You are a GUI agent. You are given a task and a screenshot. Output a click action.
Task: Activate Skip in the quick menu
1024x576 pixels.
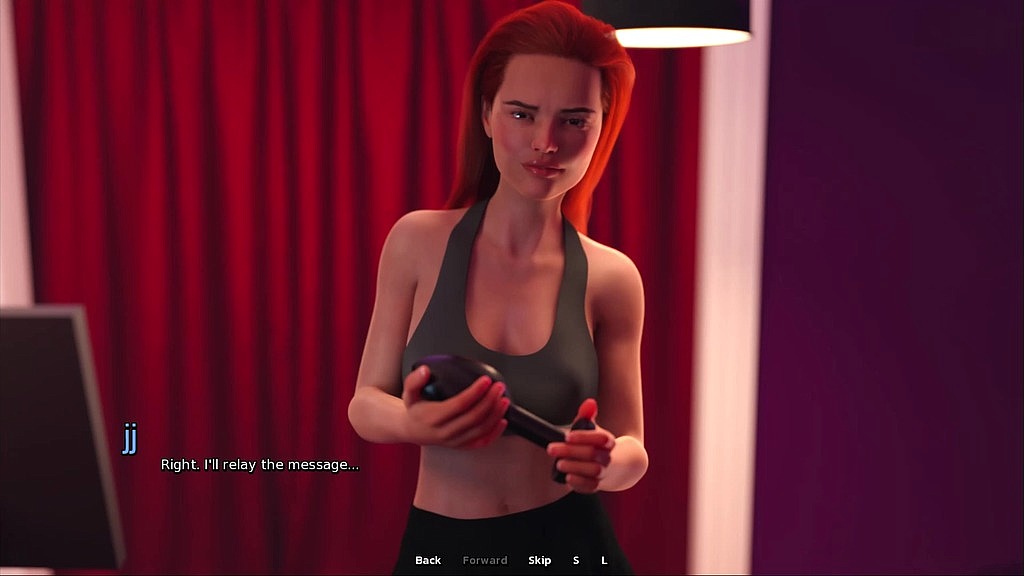540,561
